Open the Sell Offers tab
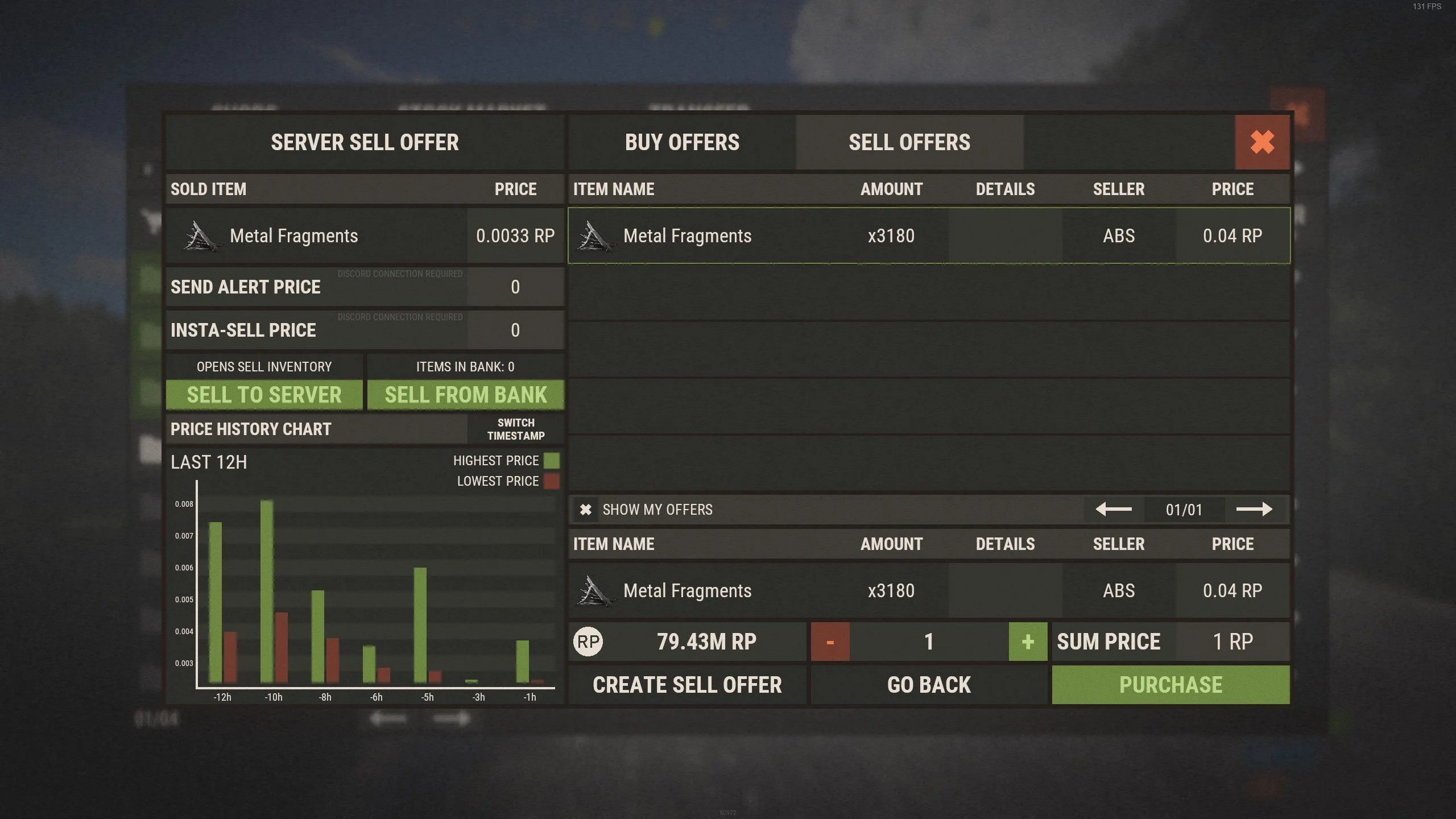Image resolution: width=1456 pixels, height=819 pixels. click(x=909, y=142)
